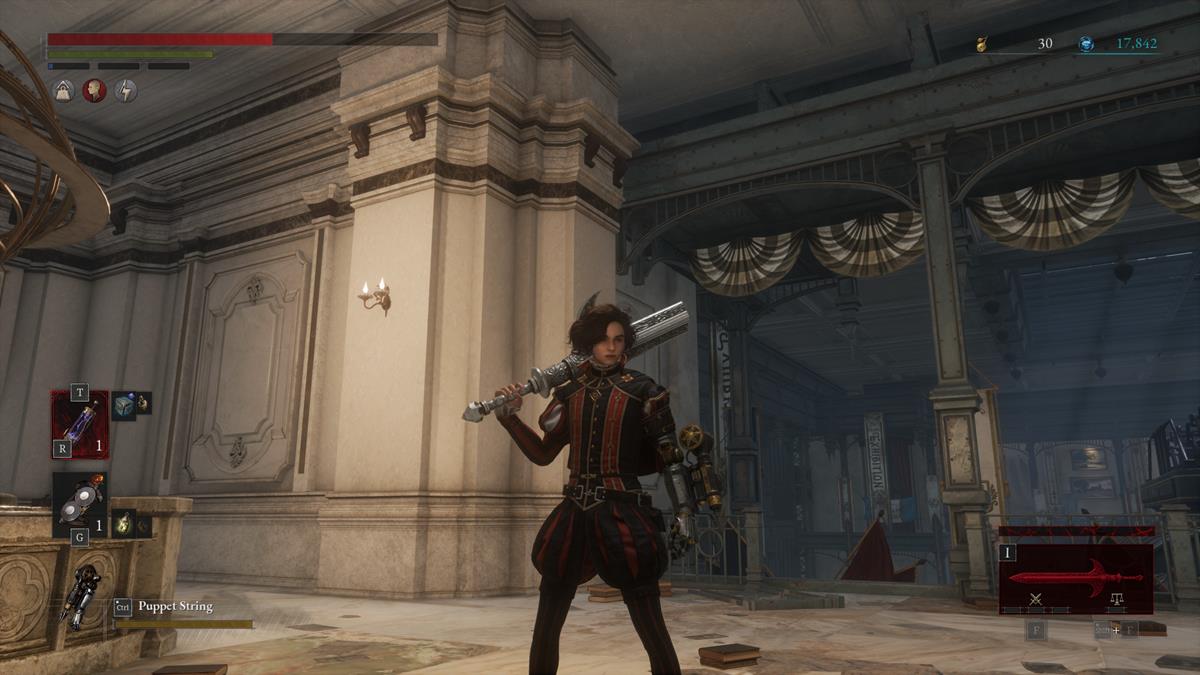Click the cube item next to Pulse Cell

[123, 404]
